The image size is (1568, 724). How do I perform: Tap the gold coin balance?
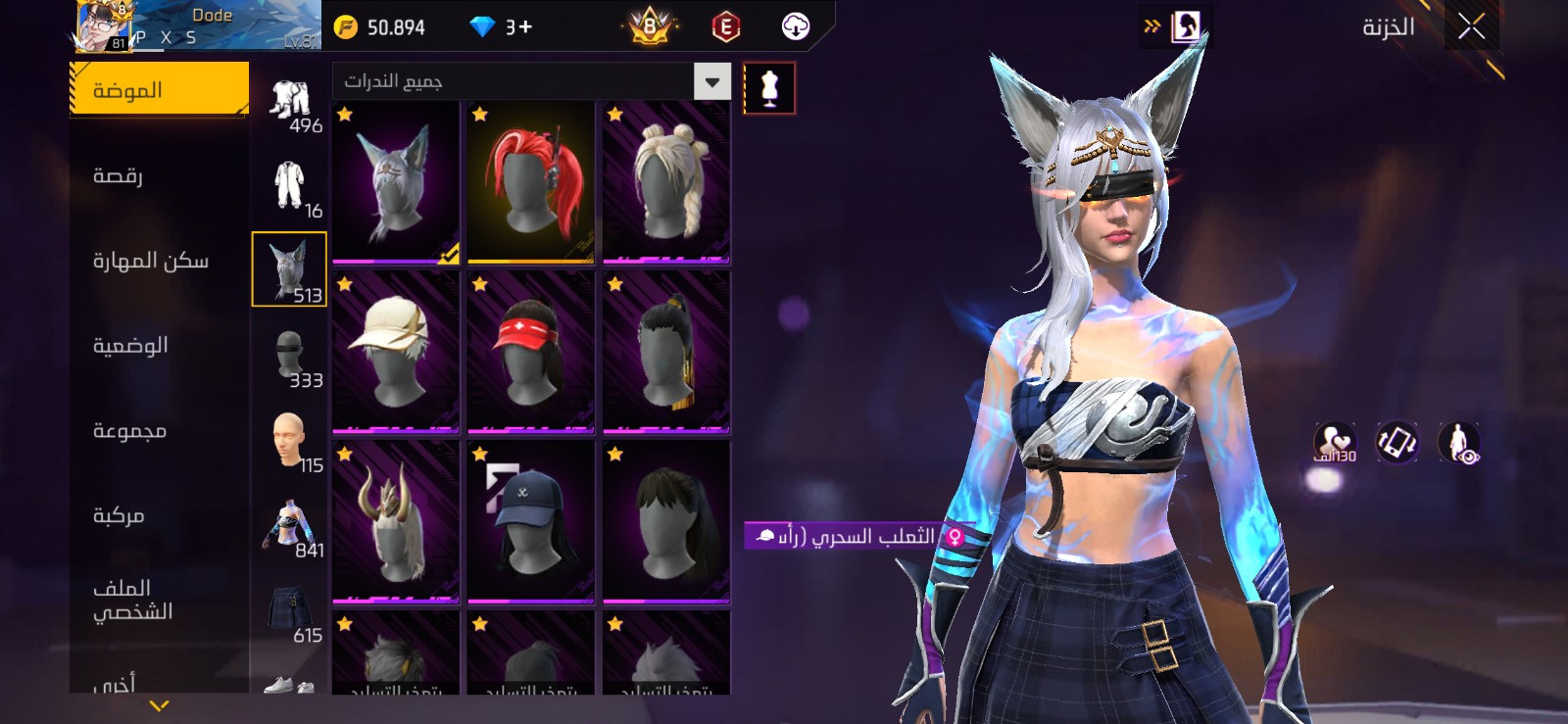point(381,27)
